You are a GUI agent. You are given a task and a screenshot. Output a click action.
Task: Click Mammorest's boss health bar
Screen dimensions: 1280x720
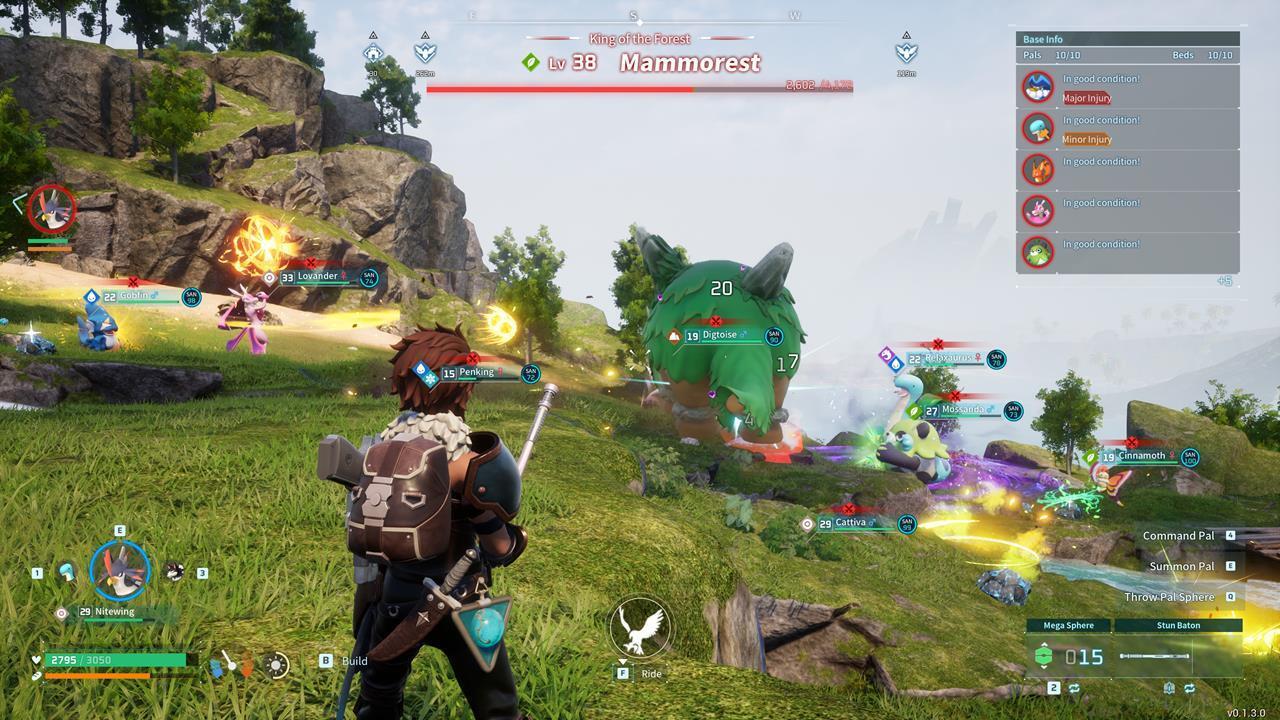pos(640,88)
